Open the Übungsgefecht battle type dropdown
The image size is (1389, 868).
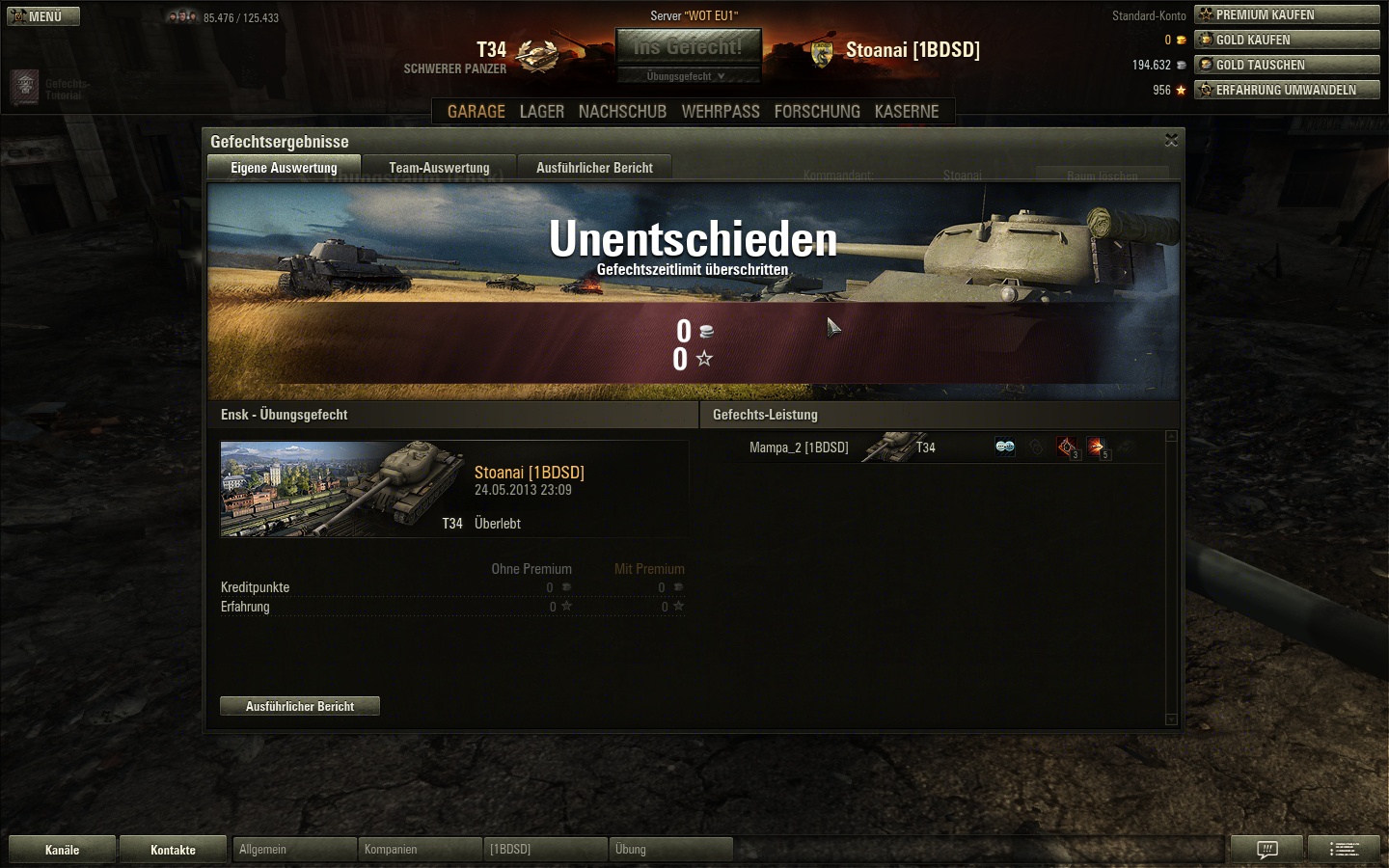pyautogui.click(x=688, y=76)
